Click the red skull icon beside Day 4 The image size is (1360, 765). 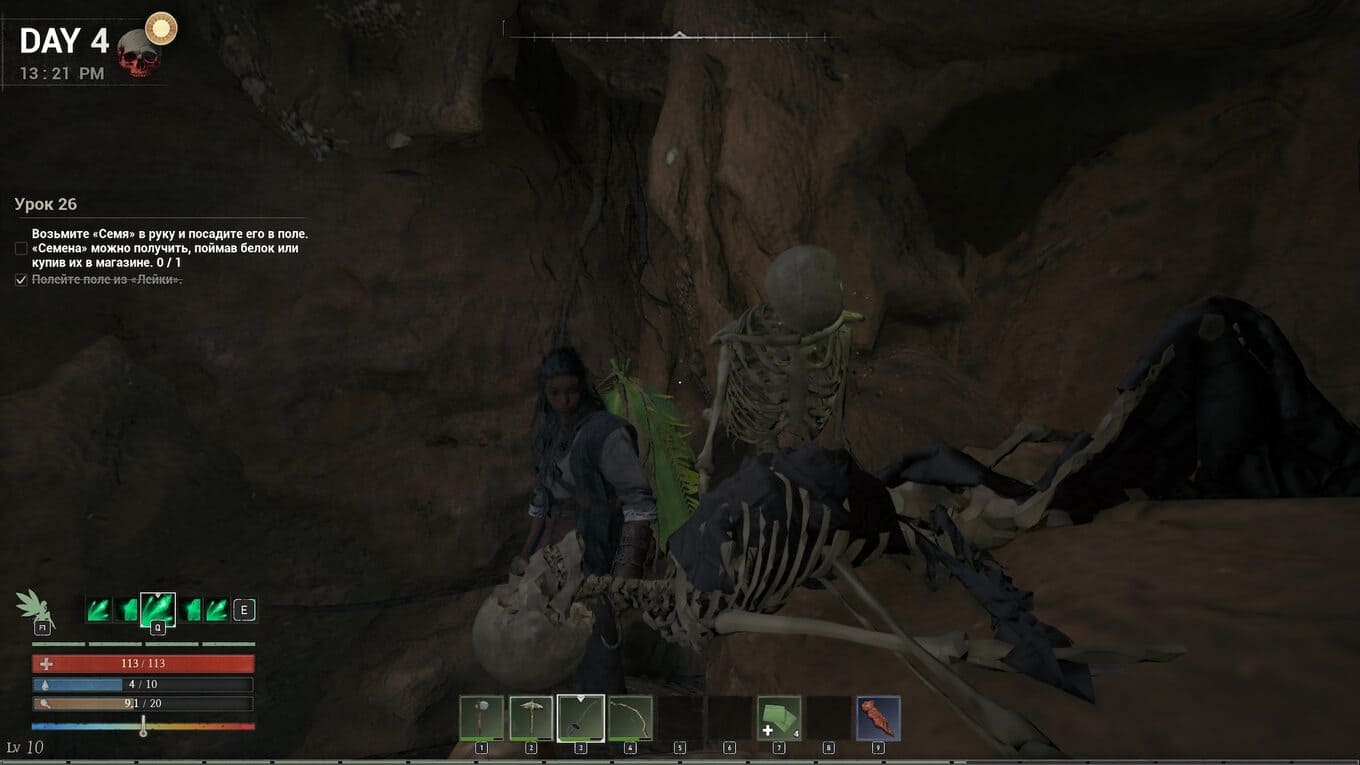138,54
